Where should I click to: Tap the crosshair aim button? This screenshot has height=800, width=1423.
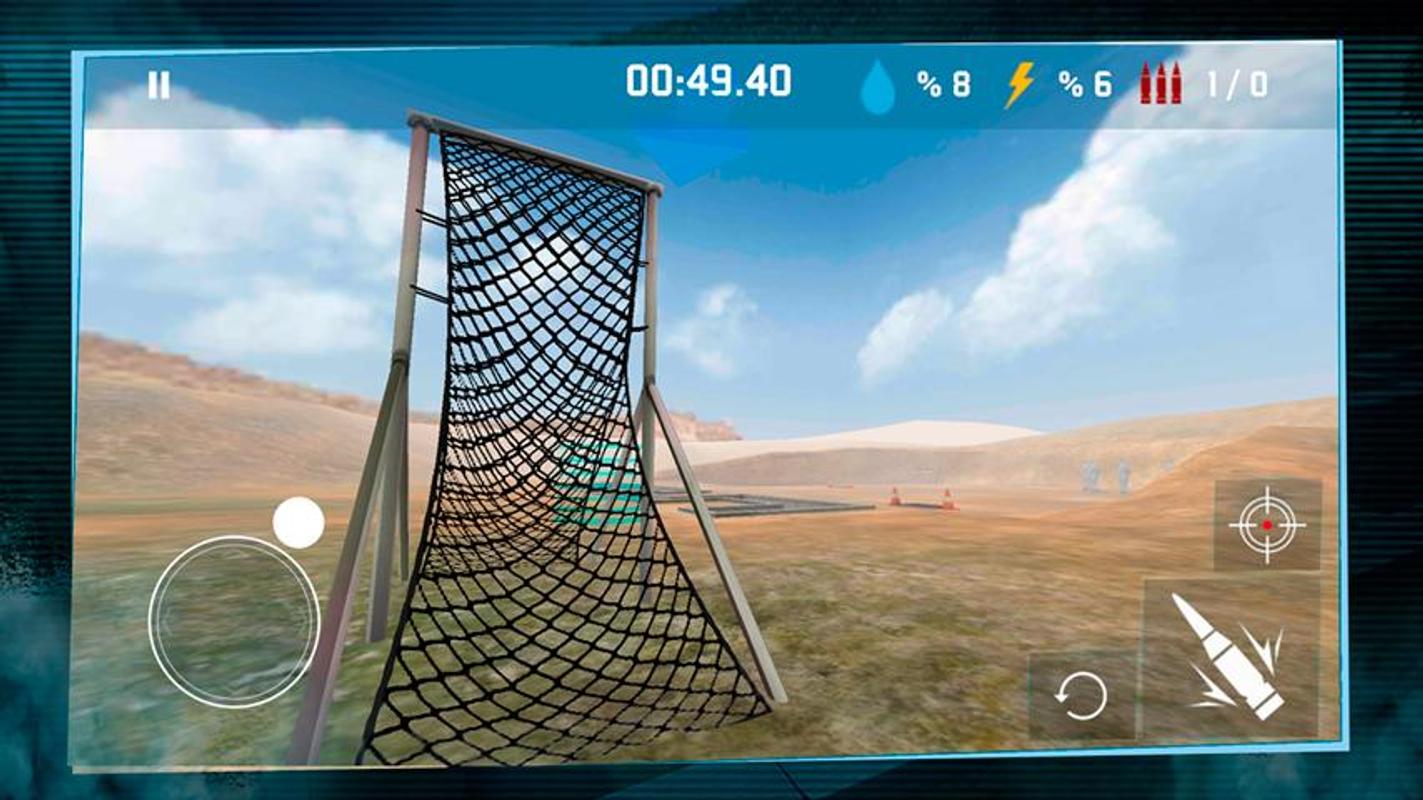click(1267, 525)
